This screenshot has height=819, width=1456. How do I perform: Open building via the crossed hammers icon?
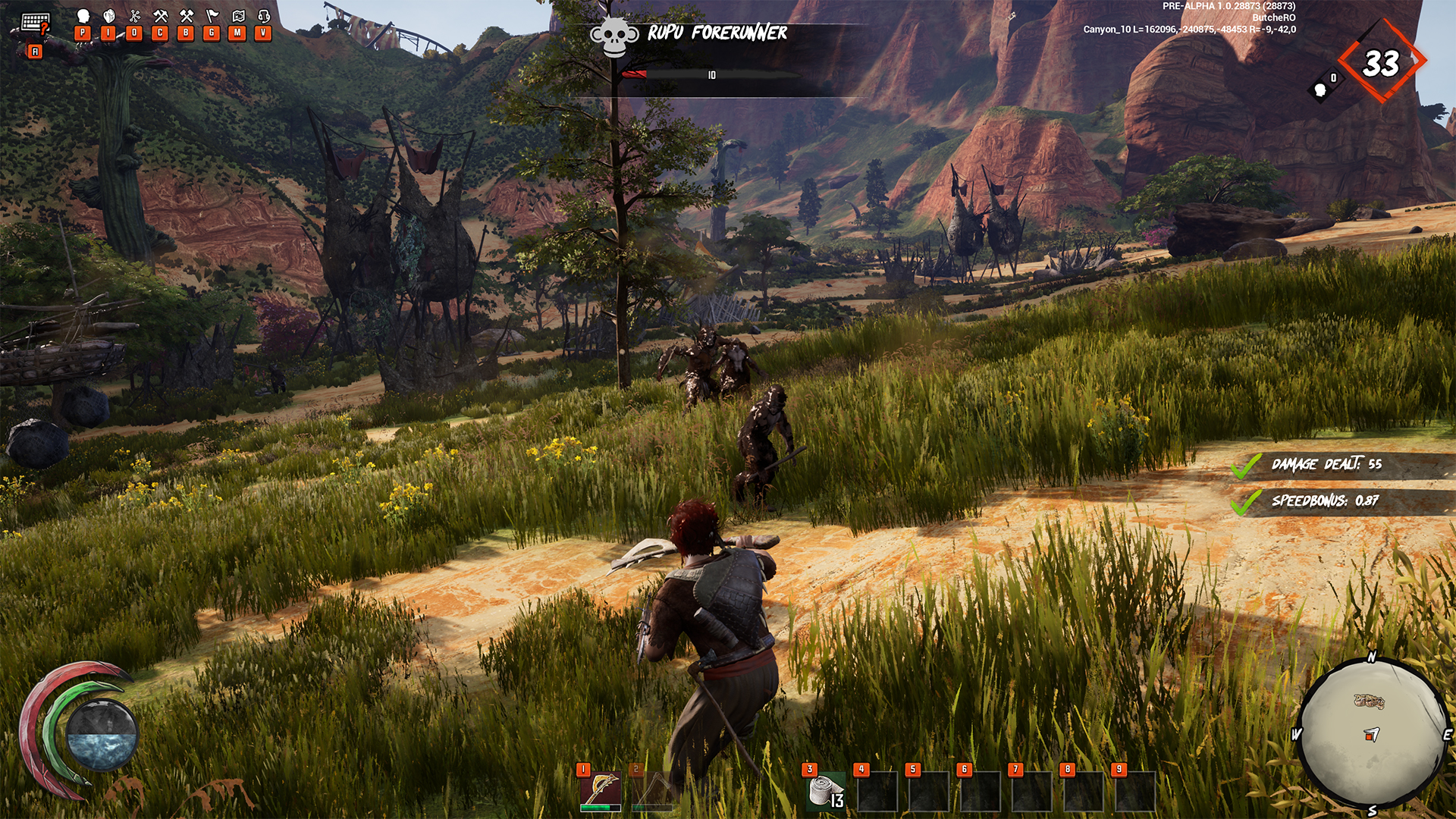click(186, 16)
